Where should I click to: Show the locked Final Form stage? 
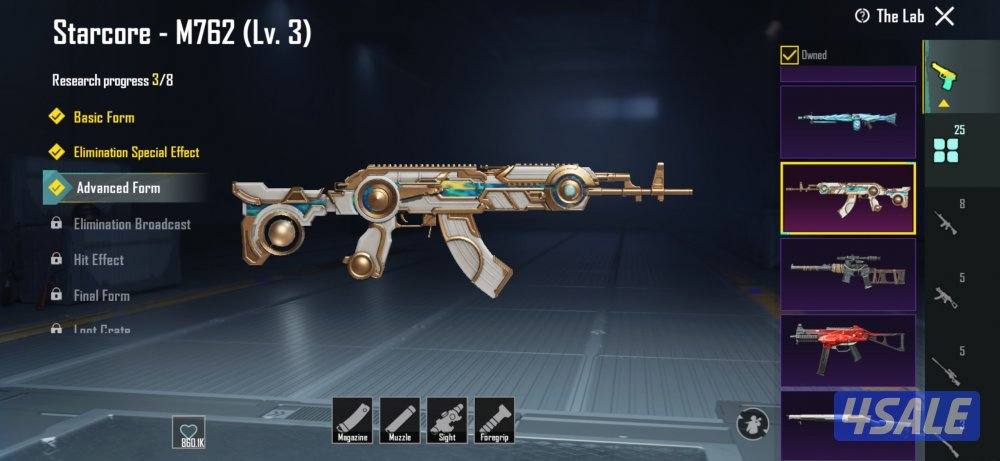tap(101, 296)
